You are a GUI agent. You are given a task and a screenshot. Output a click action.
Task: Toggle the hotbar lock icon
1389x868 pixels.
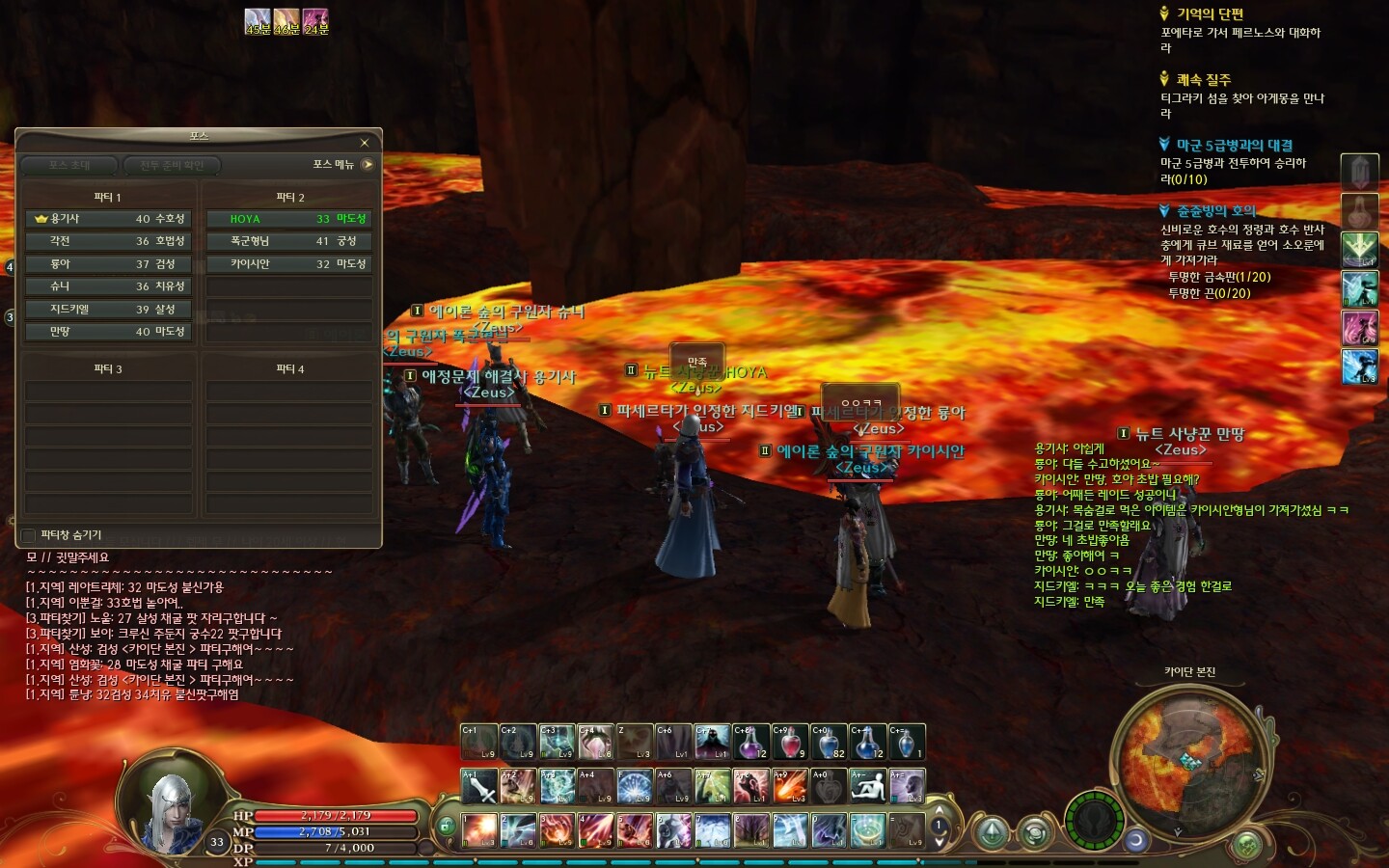tap(446, 826)
